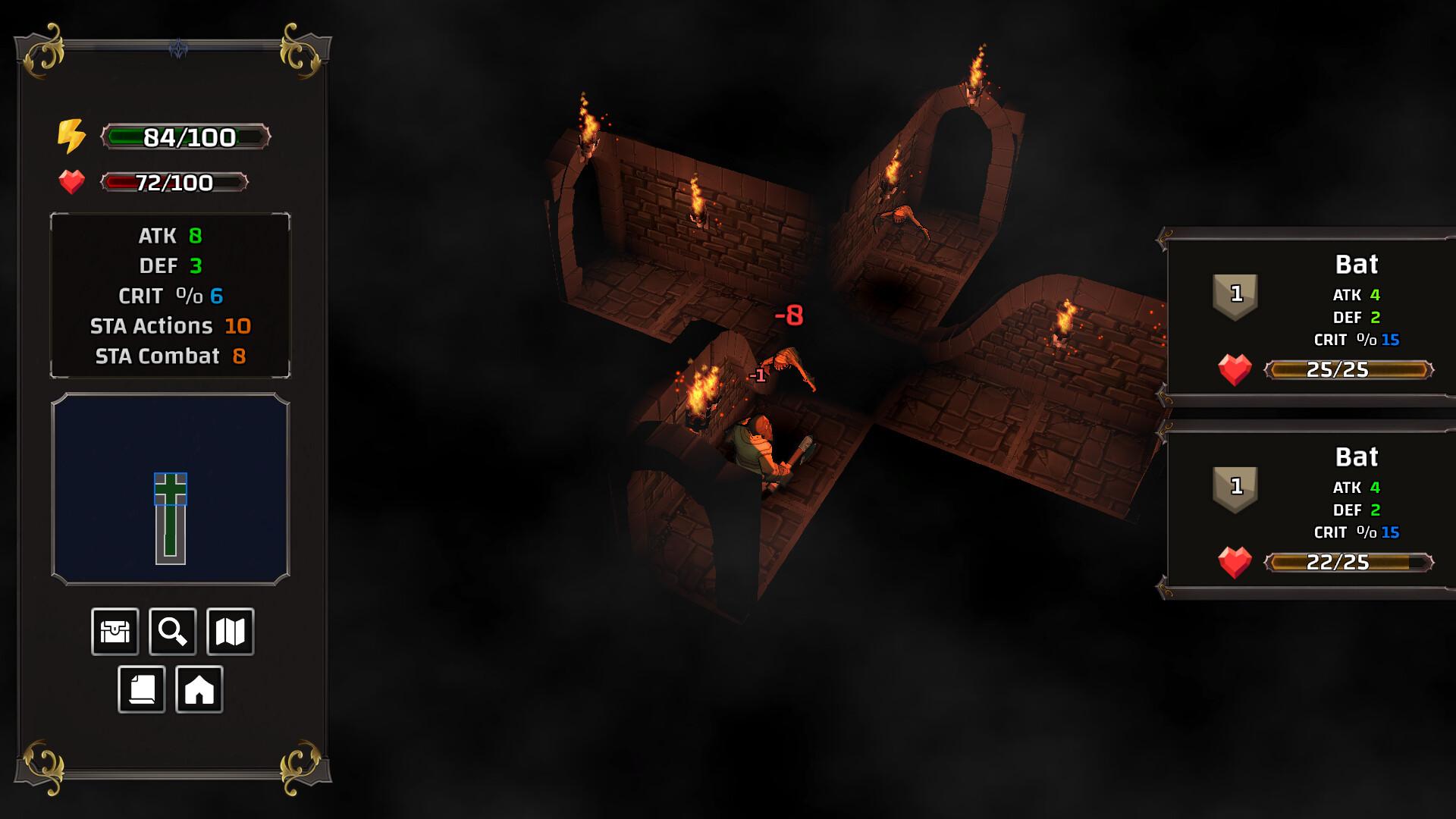Open the dungeon map icon

pyautogui.click(x=231, y=631)
